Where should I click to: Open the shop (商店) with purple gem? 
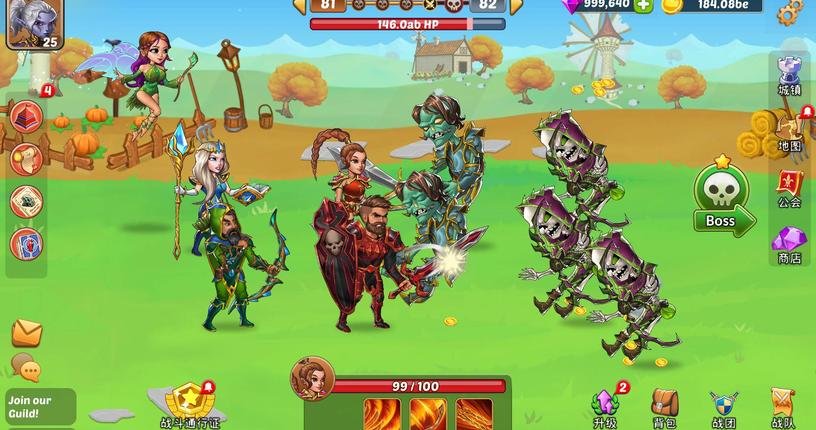790,243
